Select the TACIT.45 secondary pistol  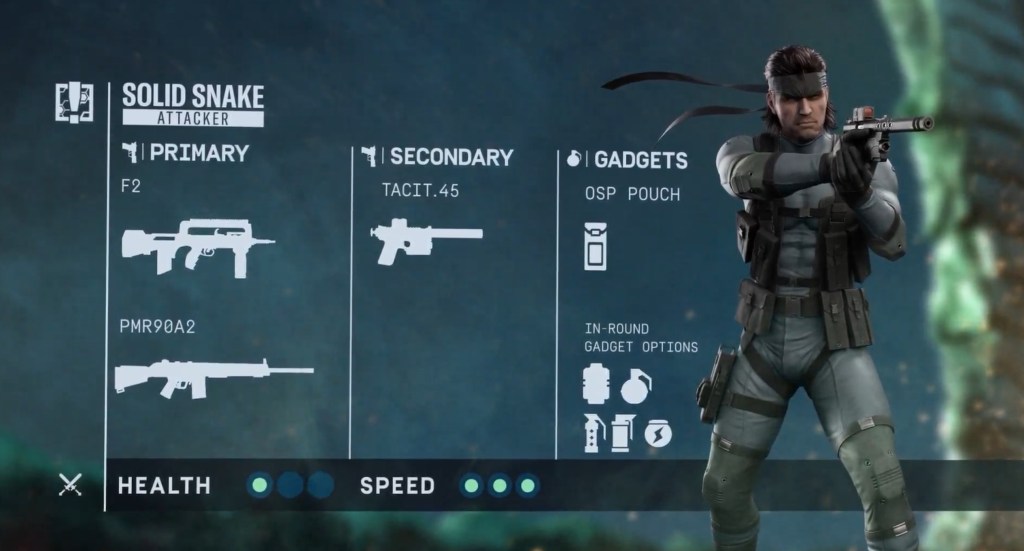pyautogui.click(x=426, y=240)
